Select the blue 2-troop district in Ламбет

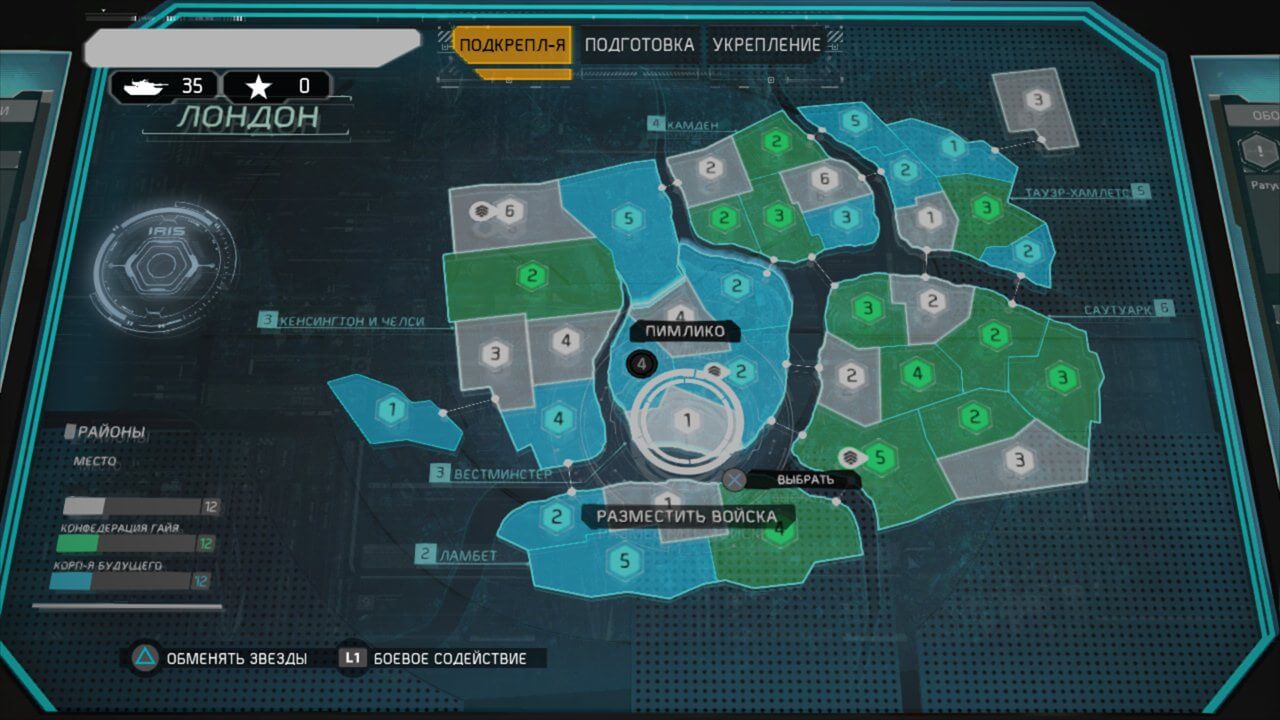[x=556, y=518]
